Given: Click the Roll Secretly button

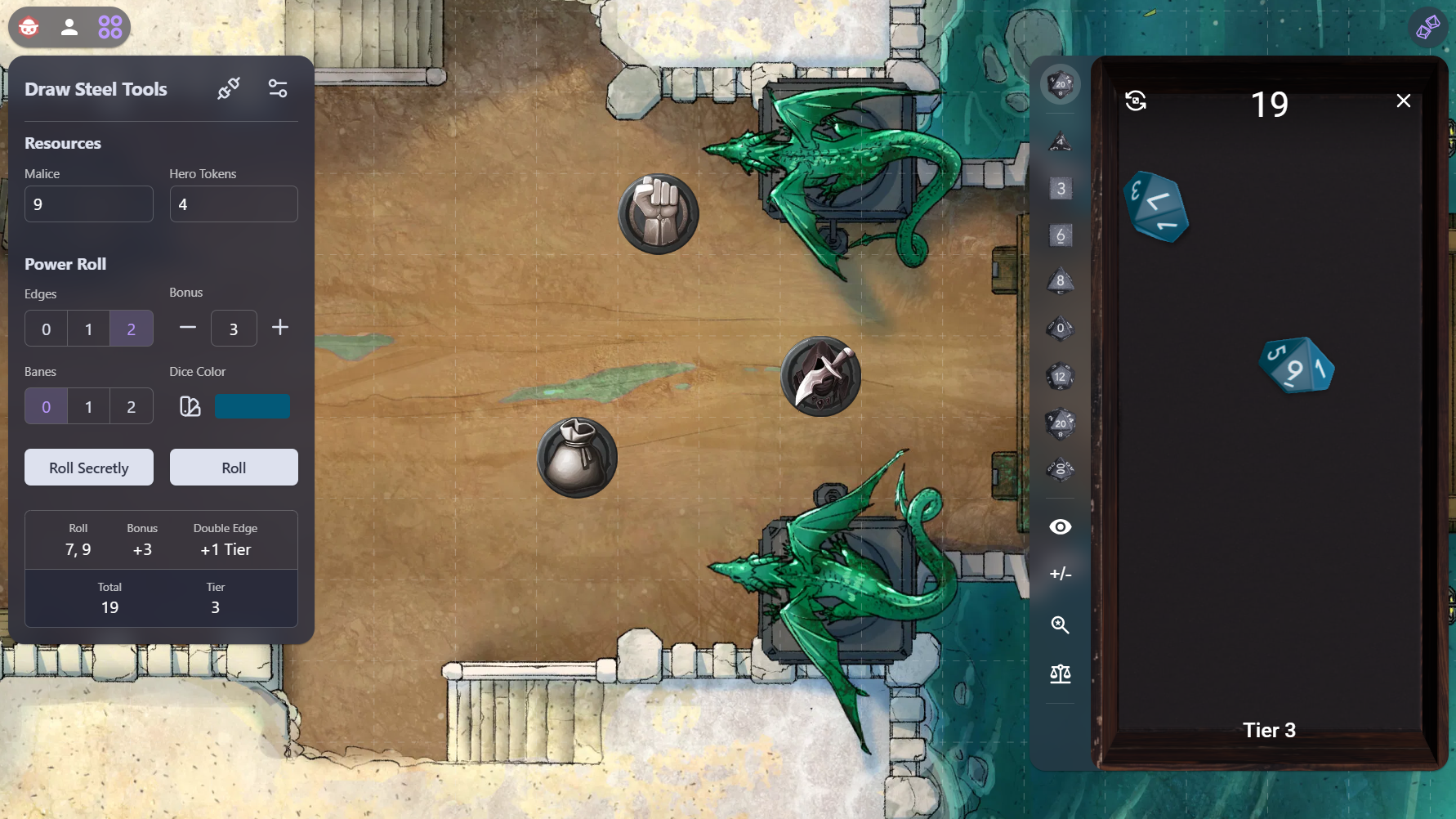Looking at the screenshot, I should (x=89, y=468).
